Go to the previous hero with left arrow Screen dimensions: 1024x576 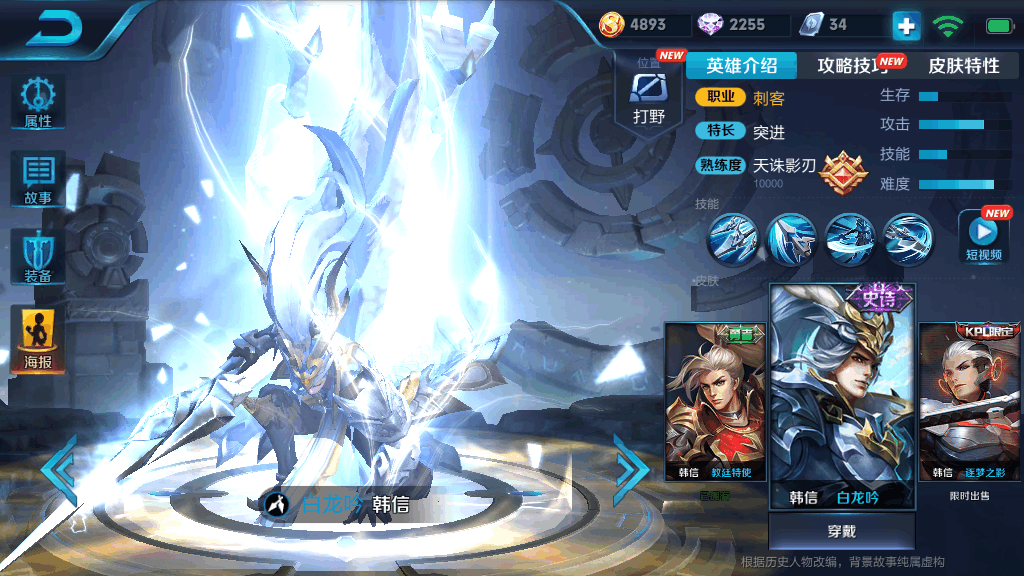(x=58, y=468)
